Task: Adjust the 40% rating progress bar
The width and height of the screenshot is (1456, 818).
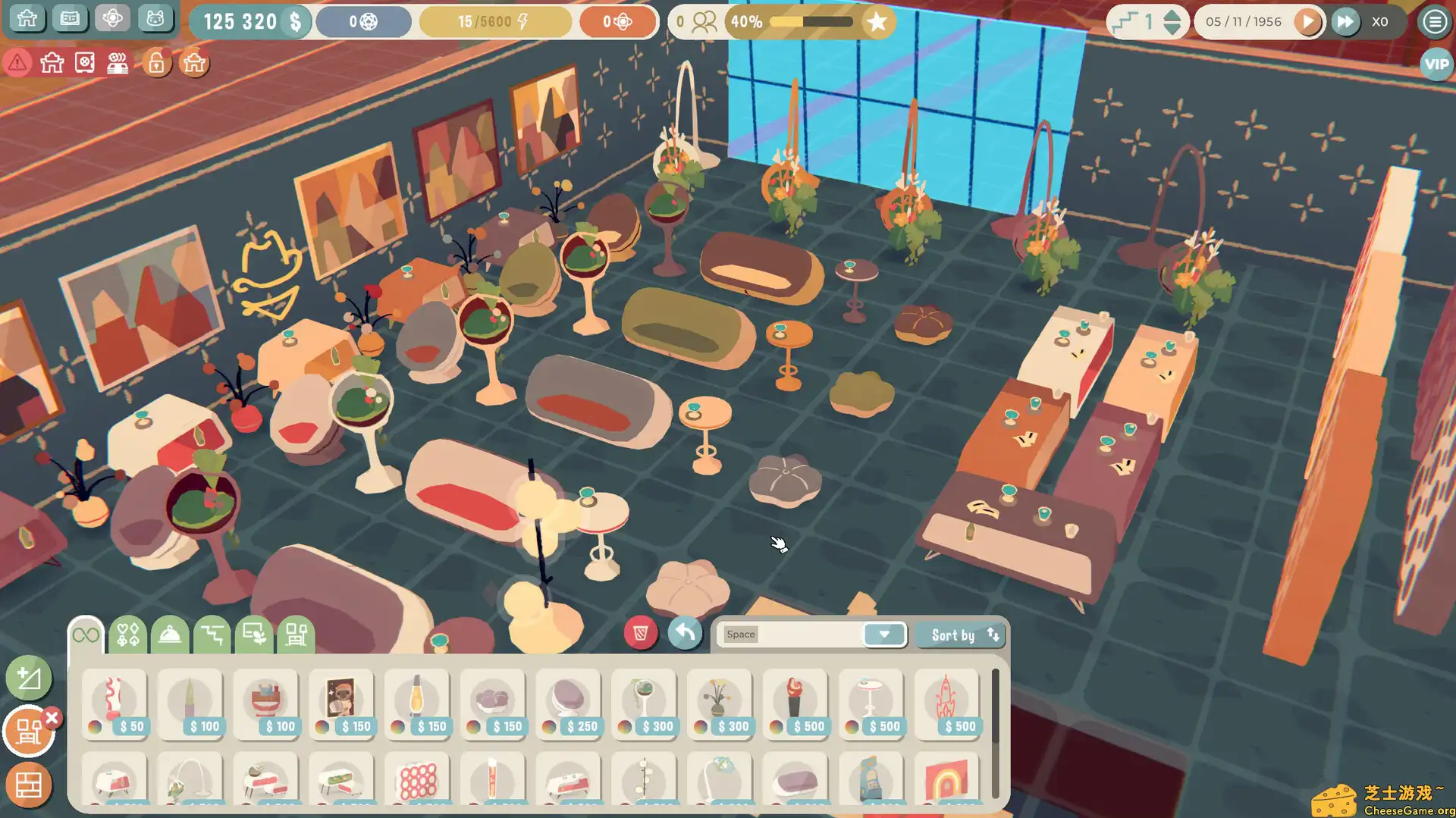Action: [811, 23]
